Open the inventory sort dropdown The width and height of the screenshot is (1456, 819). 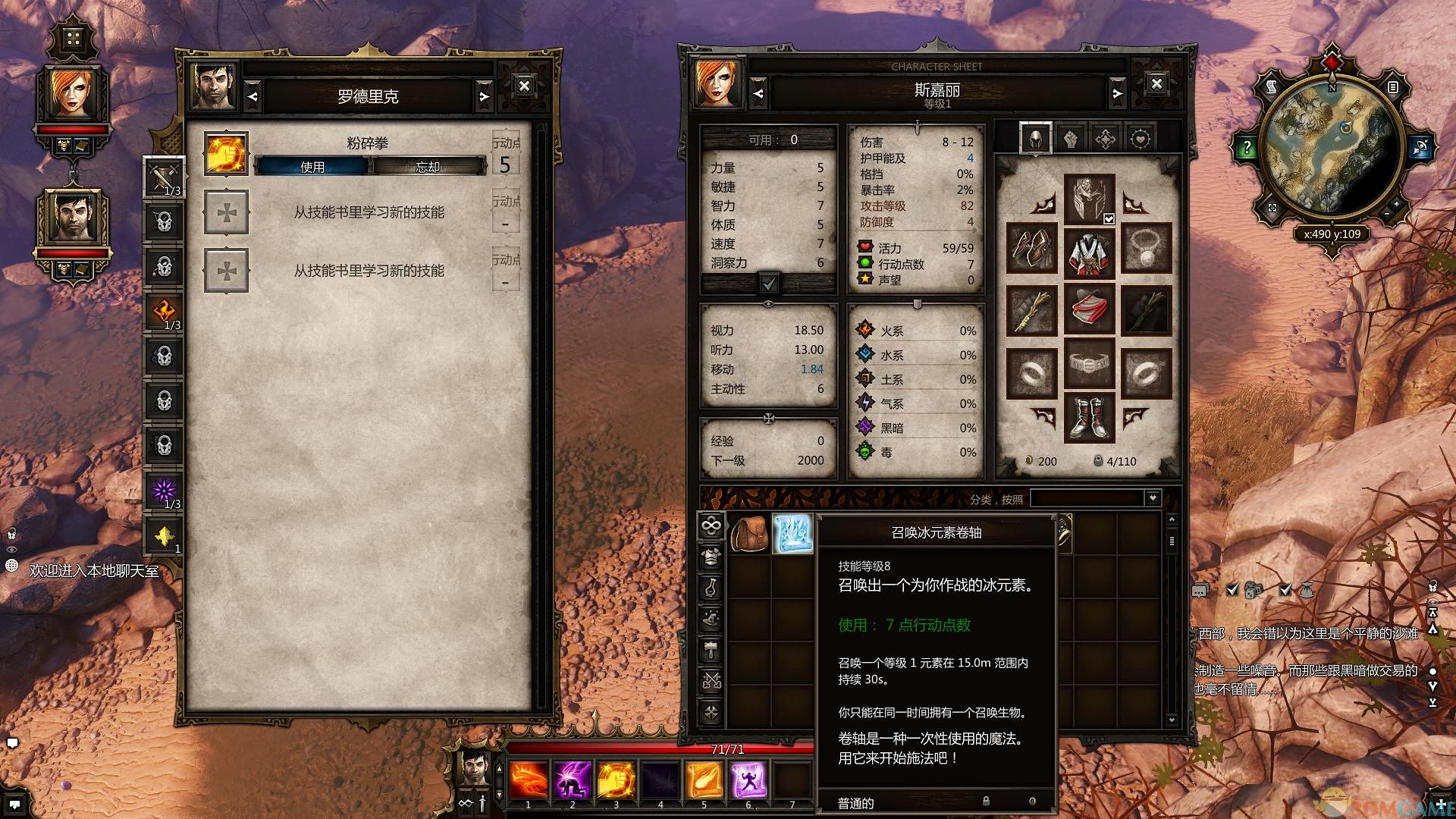click(x=1153, y=498)
